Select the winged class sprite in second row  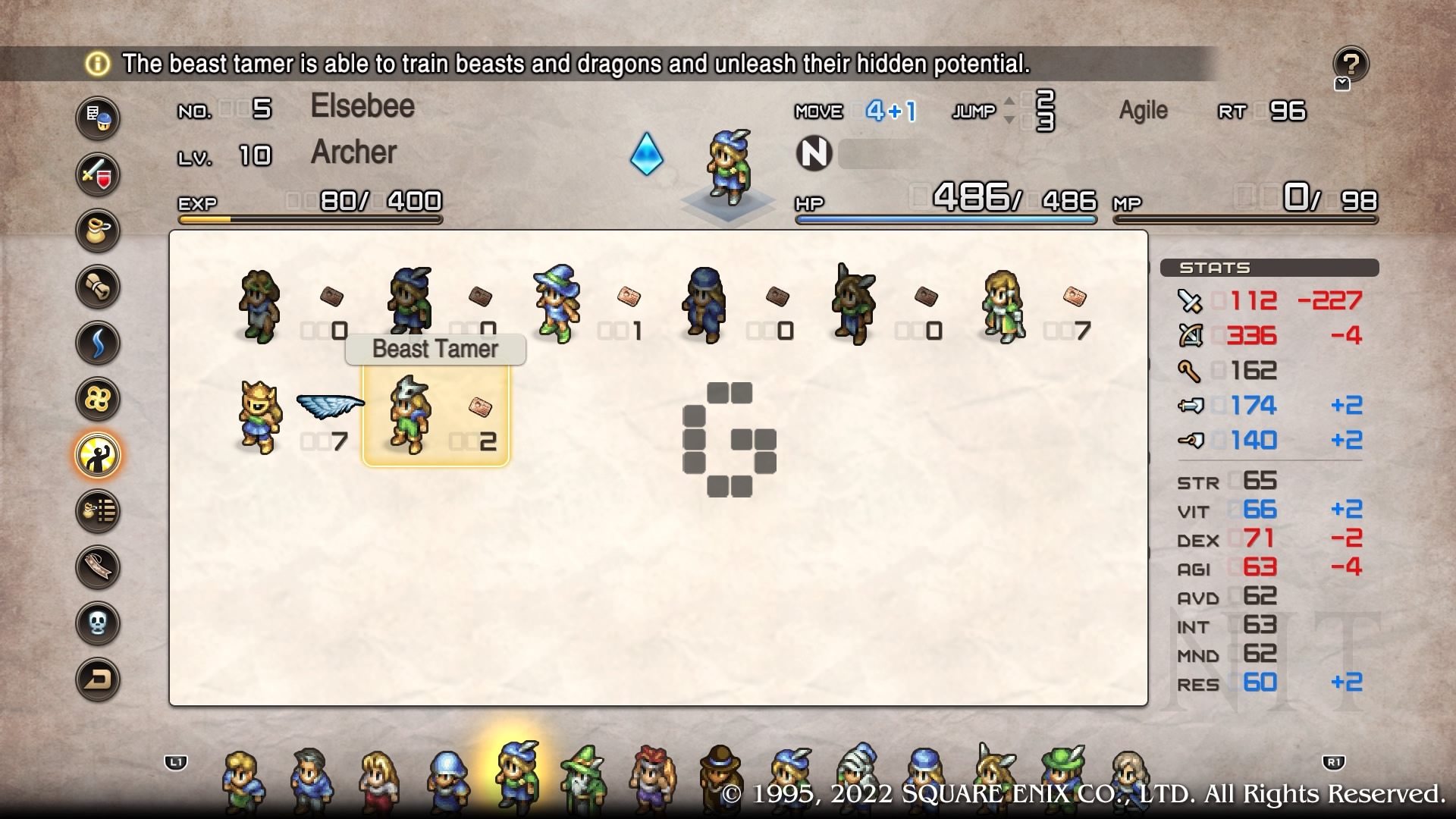point(258,416)
